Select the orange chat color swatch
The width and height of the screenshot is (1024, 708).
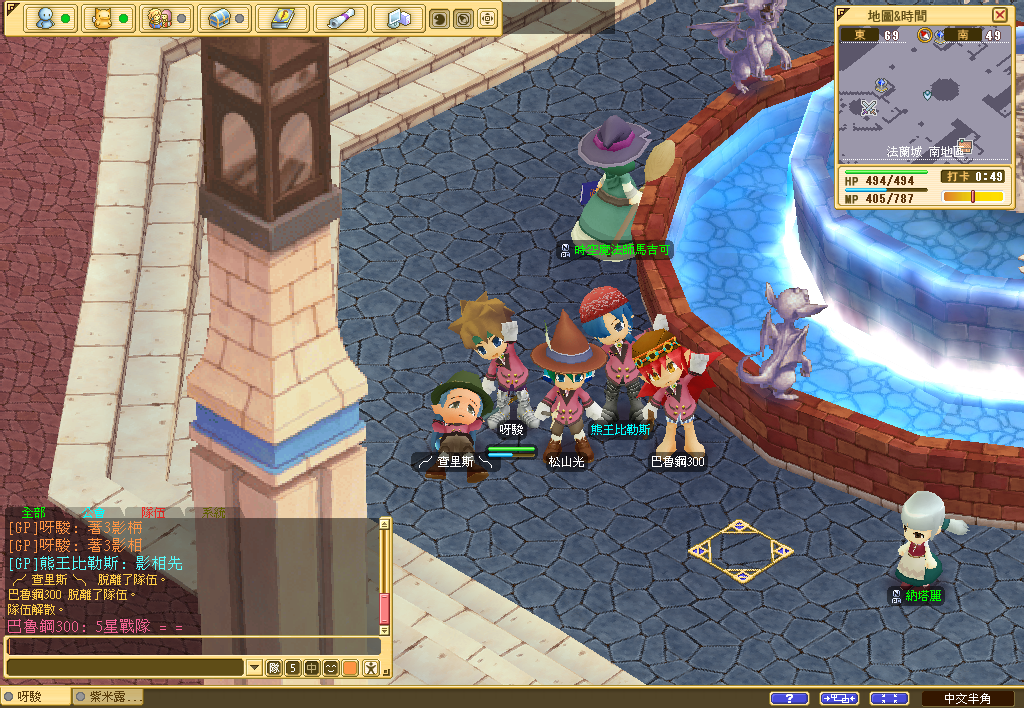(350, 668)
